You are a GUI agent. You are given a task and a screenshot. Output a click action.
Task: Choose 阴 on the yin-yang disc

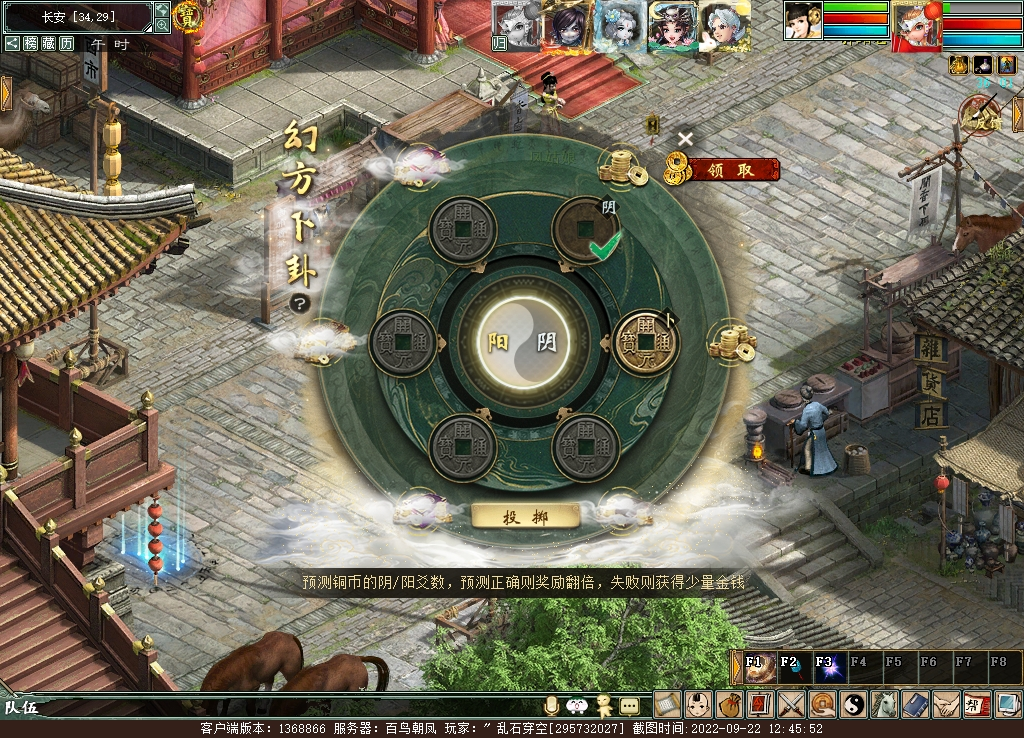tap(547, 342)
